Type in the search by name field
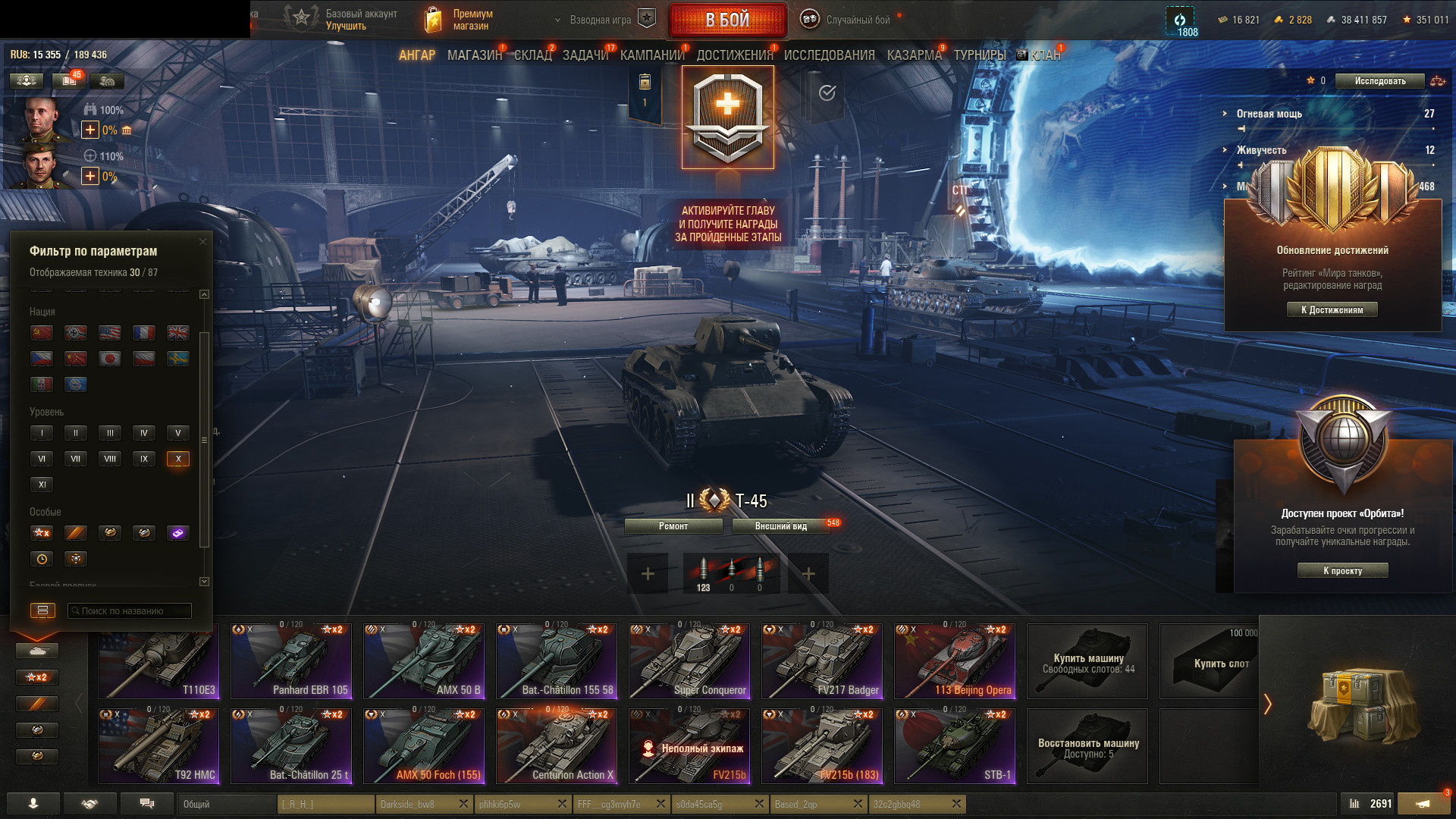 129,611
